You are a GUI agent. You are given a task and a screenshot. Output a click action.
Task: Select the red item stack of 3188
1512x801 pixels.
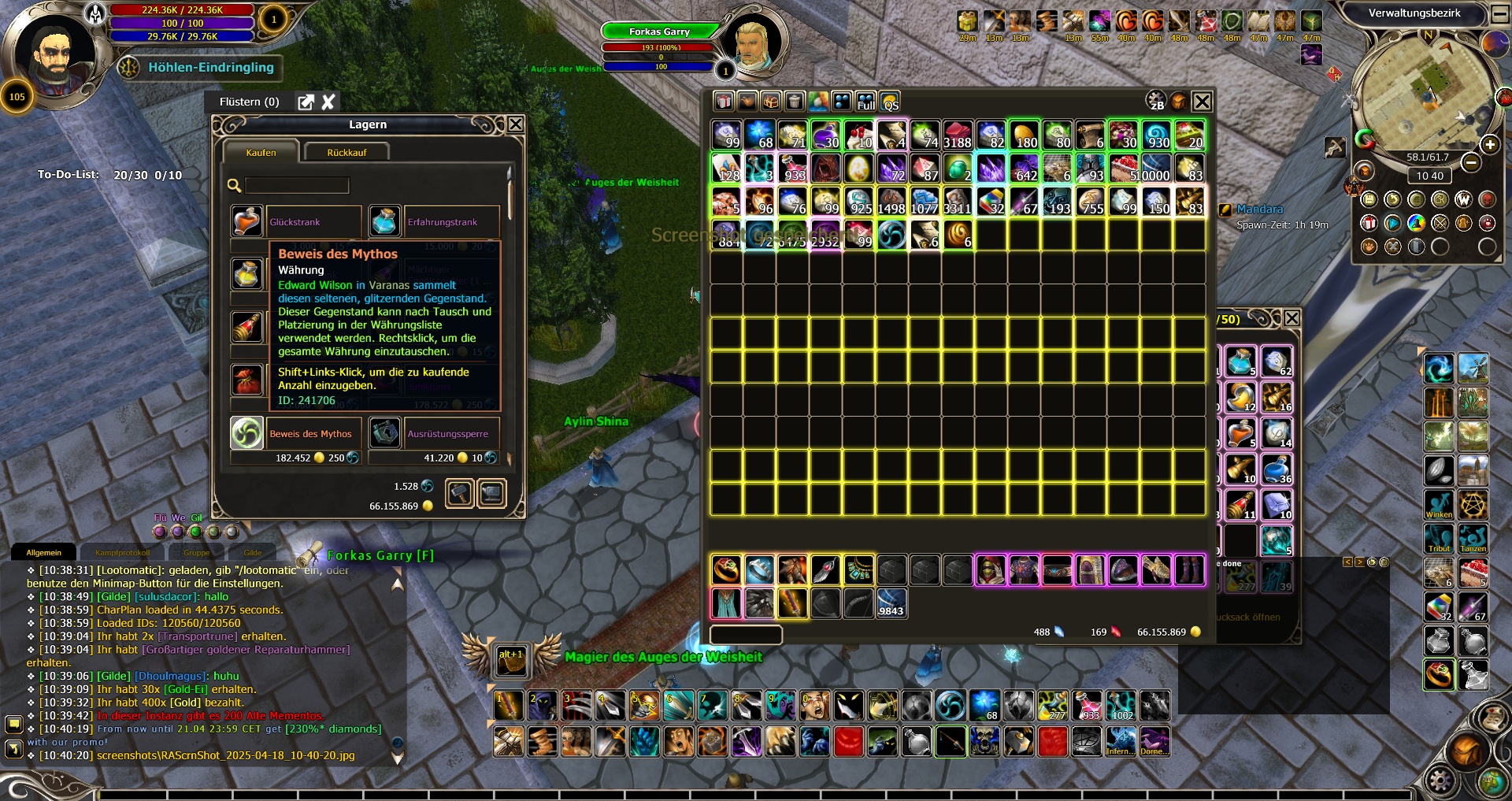tap(958, 135)
